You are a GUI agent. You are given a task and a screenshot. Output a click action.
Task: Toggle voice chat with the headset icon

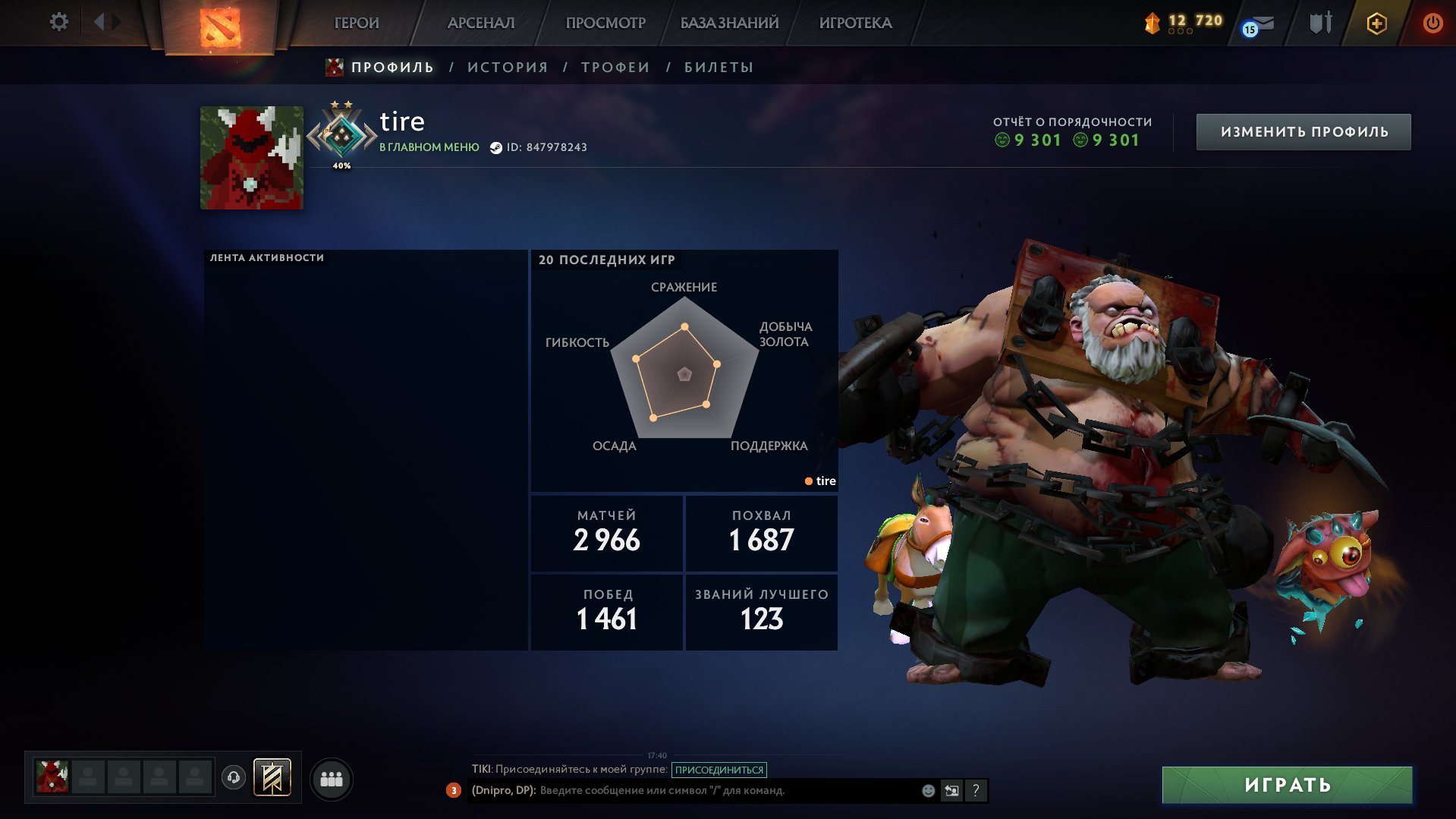234,776
